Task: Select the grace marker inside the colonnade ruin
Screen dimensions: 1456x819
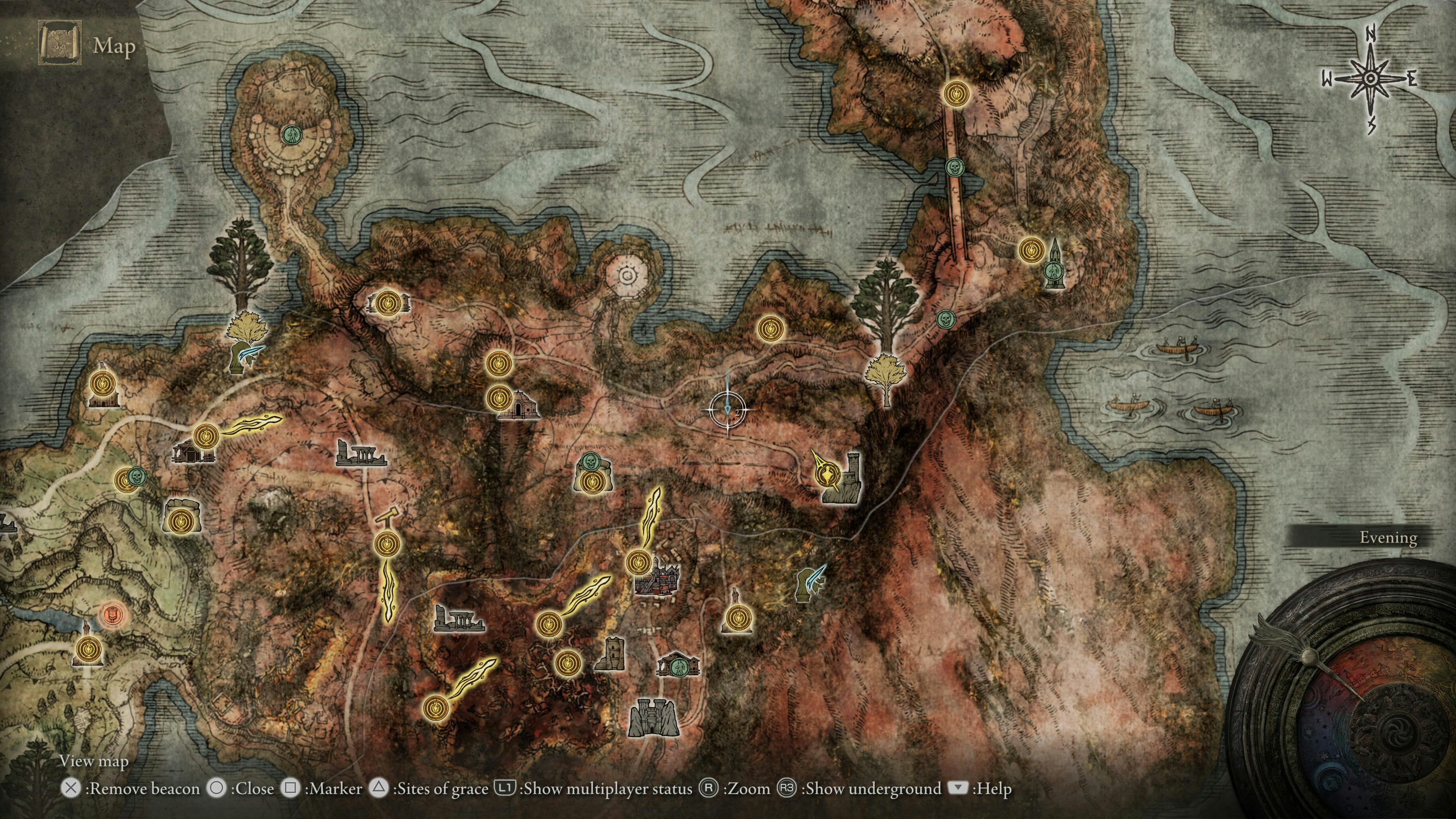Action: 388,303
